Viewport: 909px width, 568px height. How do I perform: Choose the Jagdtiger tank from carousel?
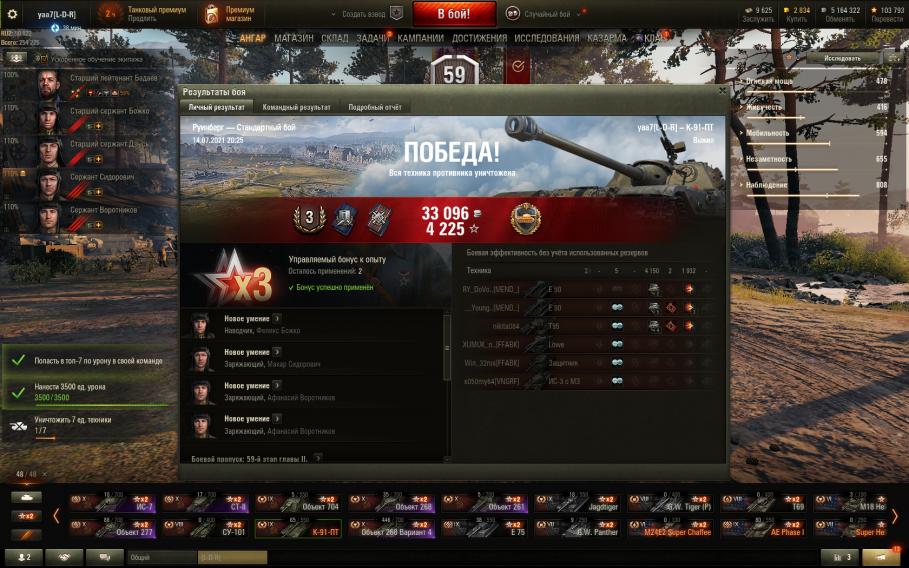coord(580,502)
